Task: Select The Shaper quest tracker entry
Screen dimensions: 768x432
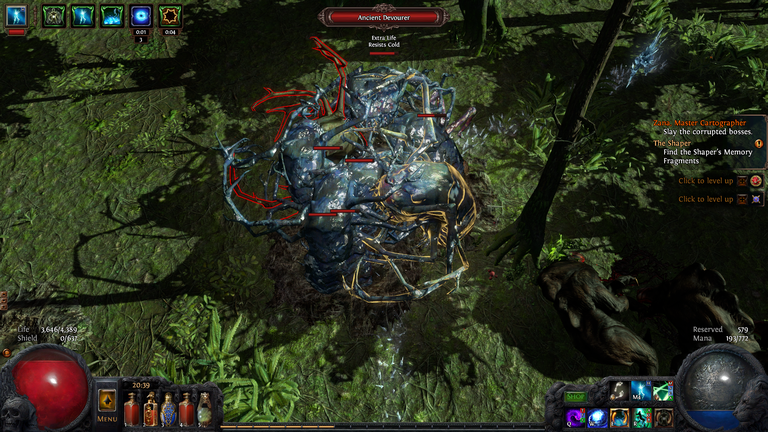Action: (x=700, y=143)
